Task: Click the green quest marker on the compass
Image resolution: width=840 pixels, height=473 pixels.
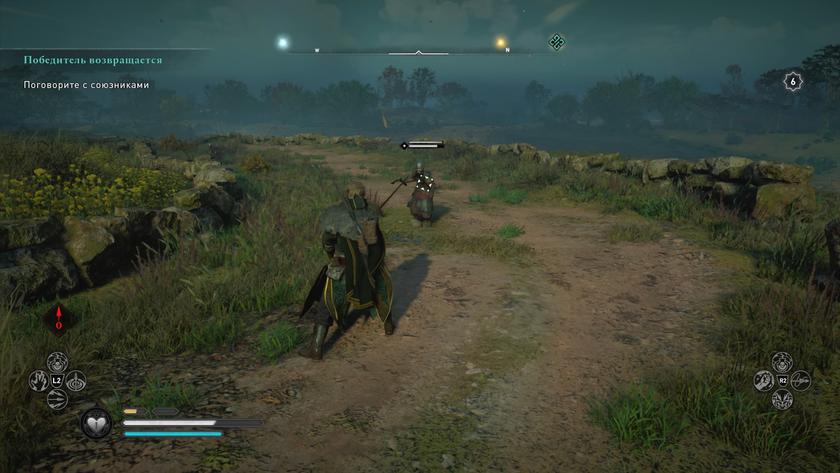Action: [557, 41]
